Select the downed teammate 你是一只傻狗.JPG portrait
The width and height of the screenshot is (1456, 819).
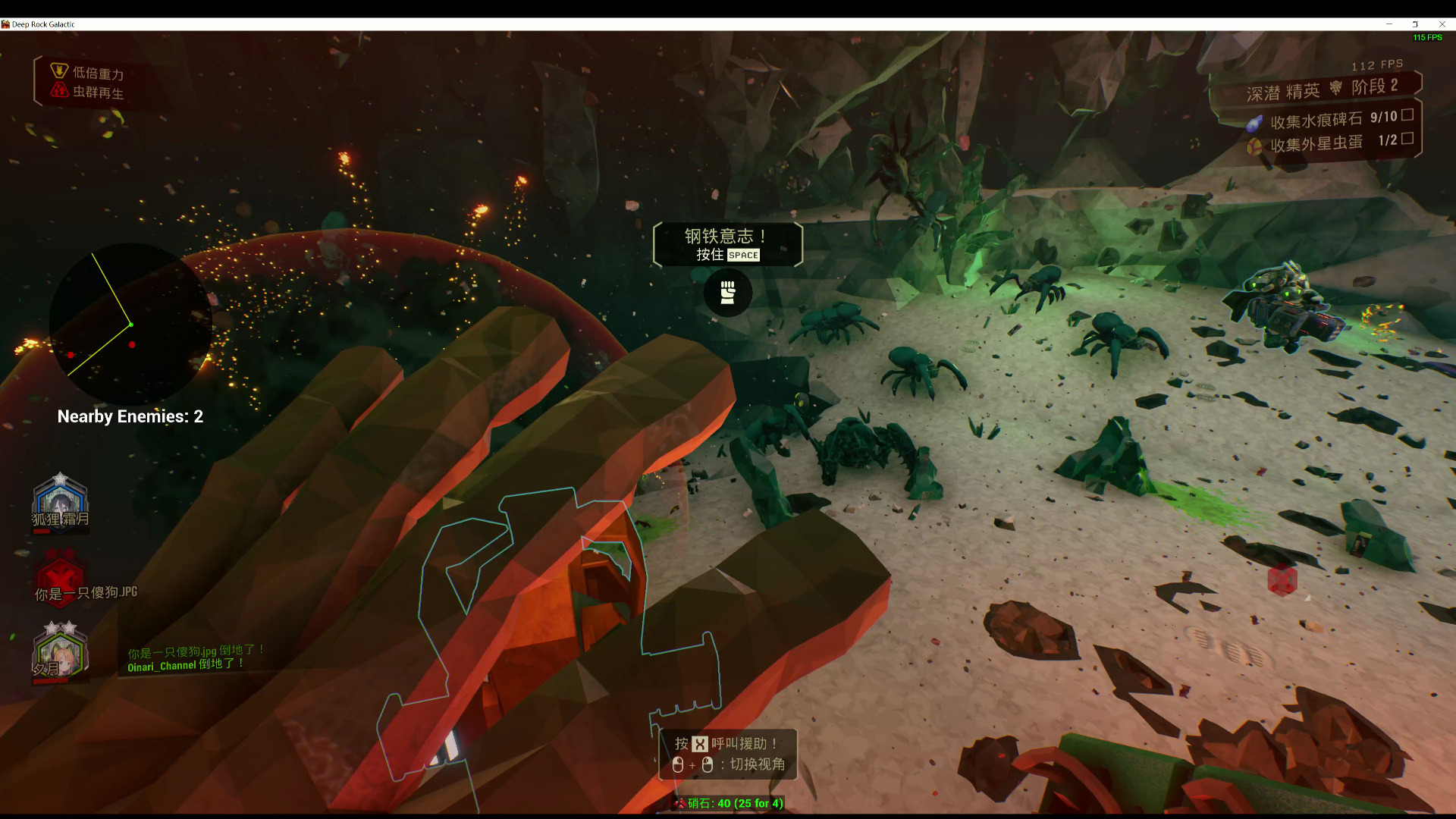coord(60,576)
